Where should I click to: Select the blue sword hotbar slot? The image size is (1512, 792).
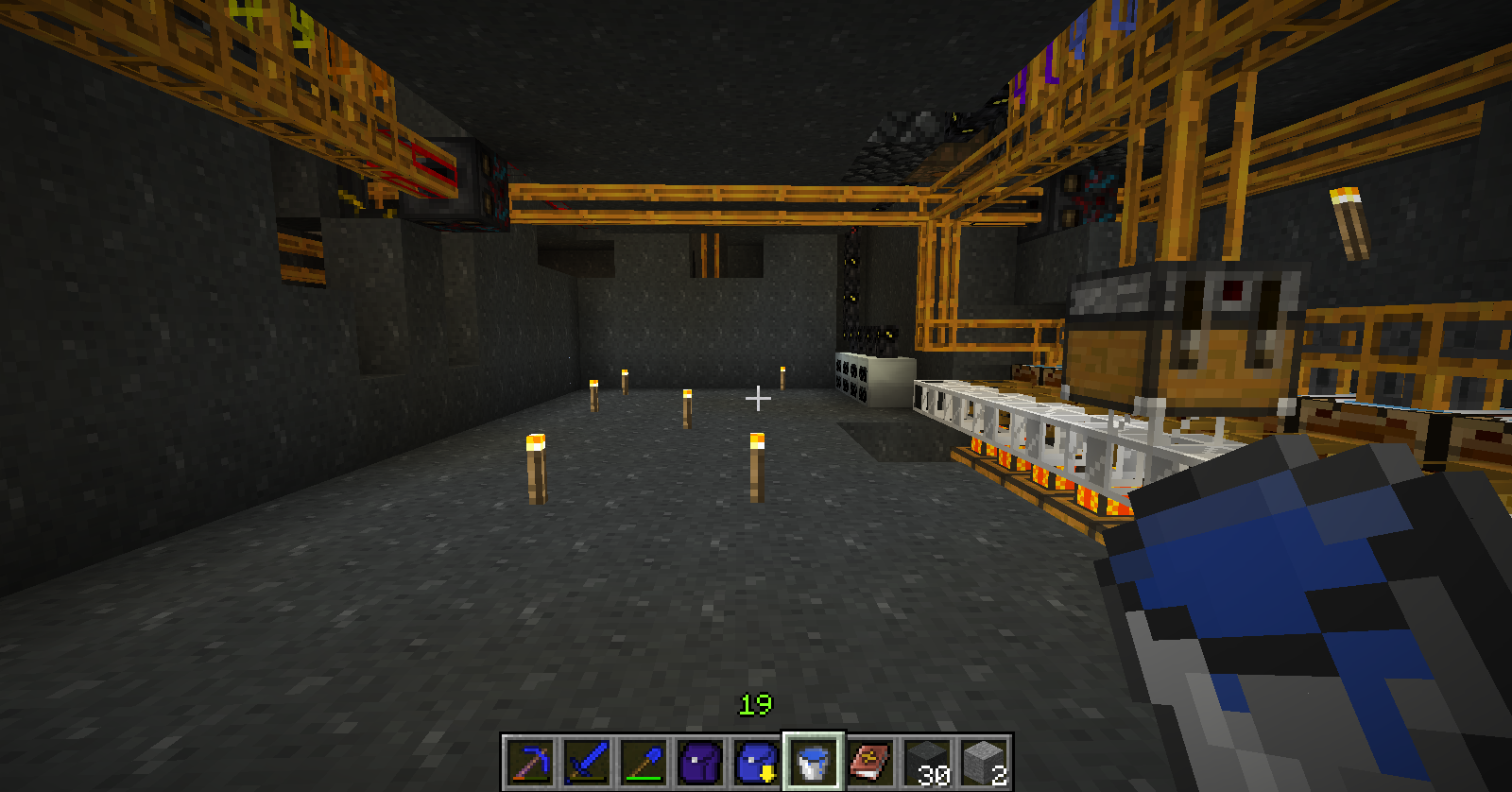pos(586,762)
